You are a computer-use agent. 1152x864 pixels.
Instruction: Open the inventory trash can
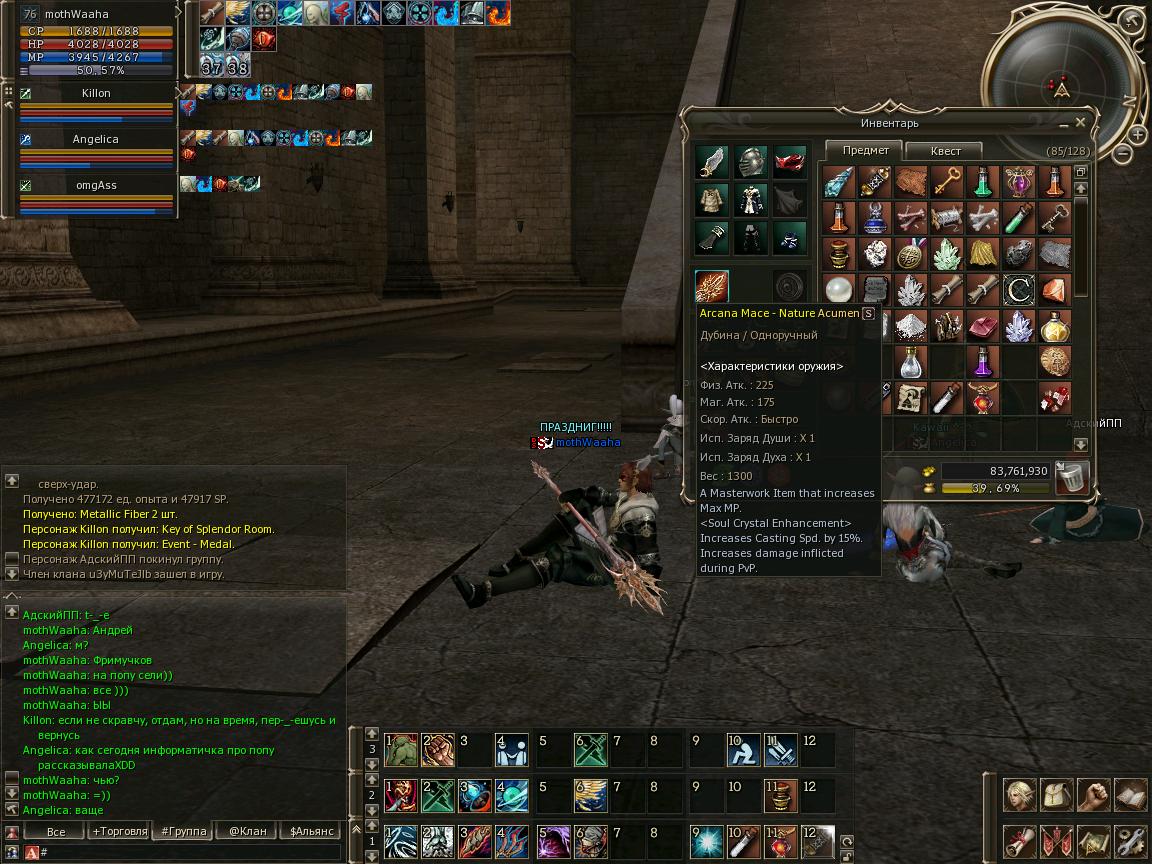[1071, 477]
